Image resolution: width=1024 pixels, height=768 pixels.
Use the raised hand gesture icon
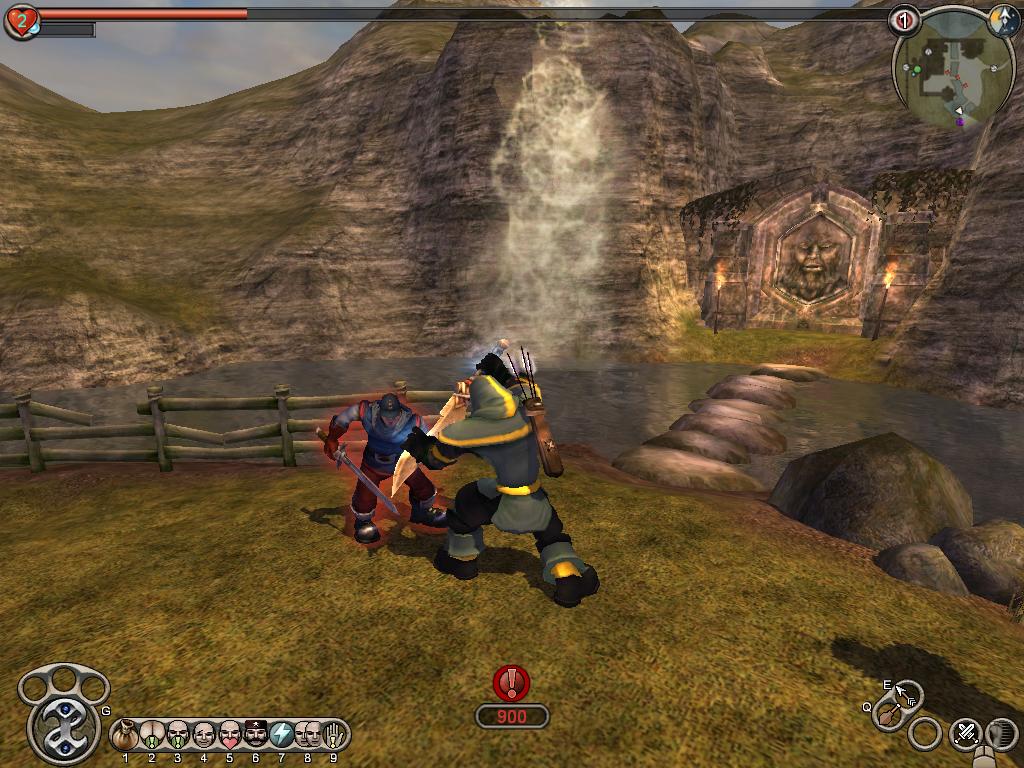332,735
